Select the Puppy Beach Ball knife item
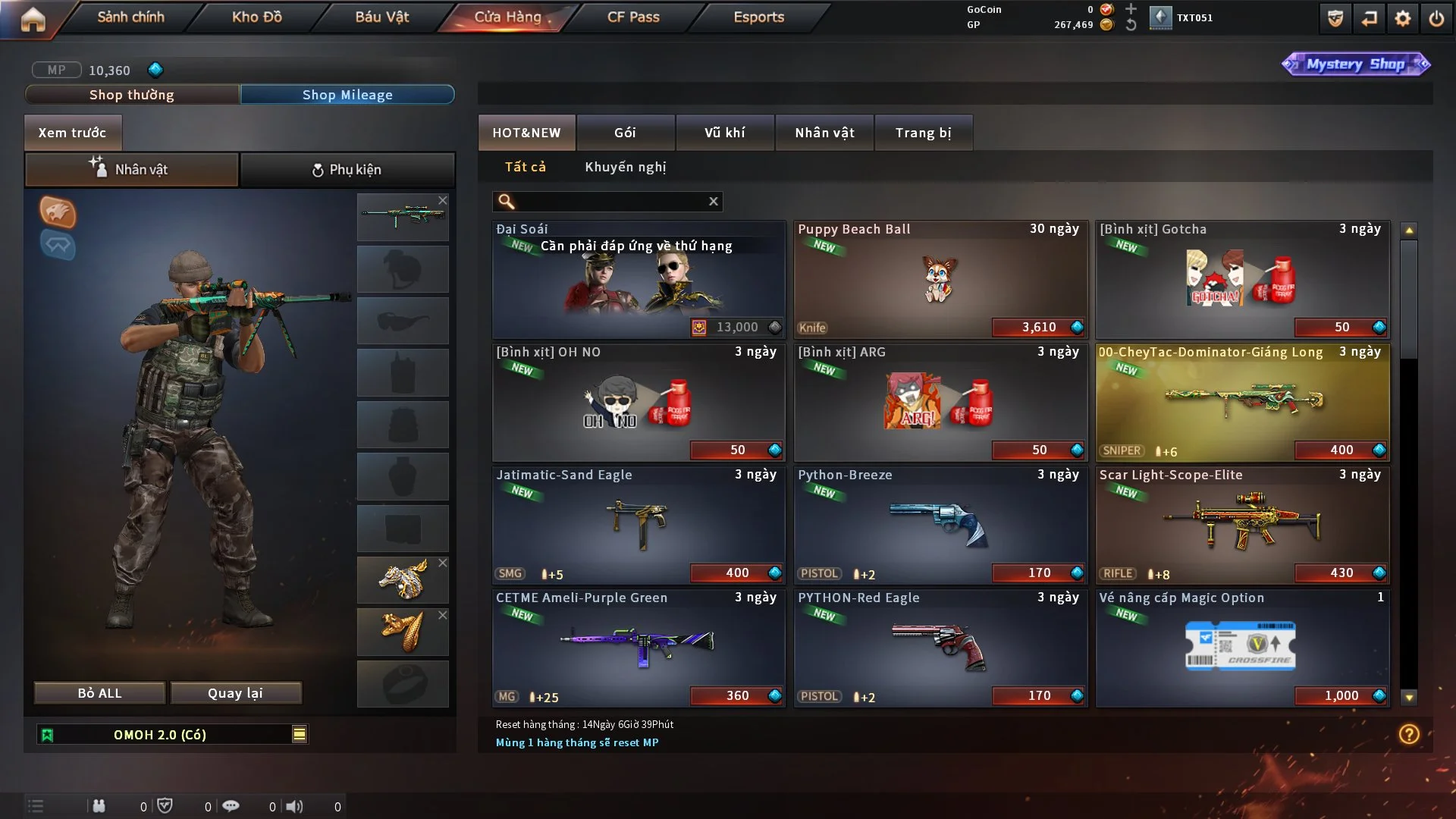 pyautogui.click(x=940, y=279)
